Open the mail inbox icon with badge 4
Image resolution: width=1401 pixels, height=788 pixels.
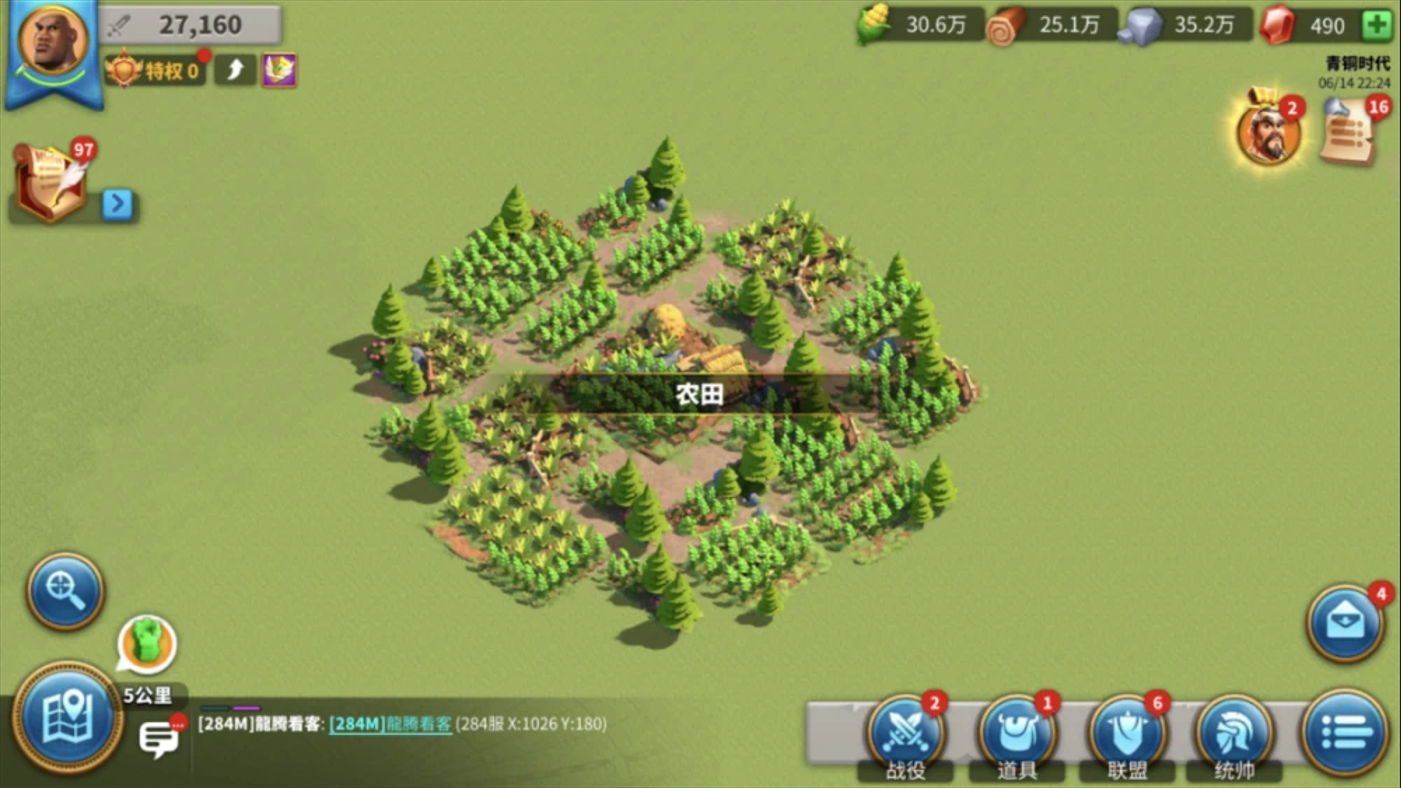point(1347,623)
